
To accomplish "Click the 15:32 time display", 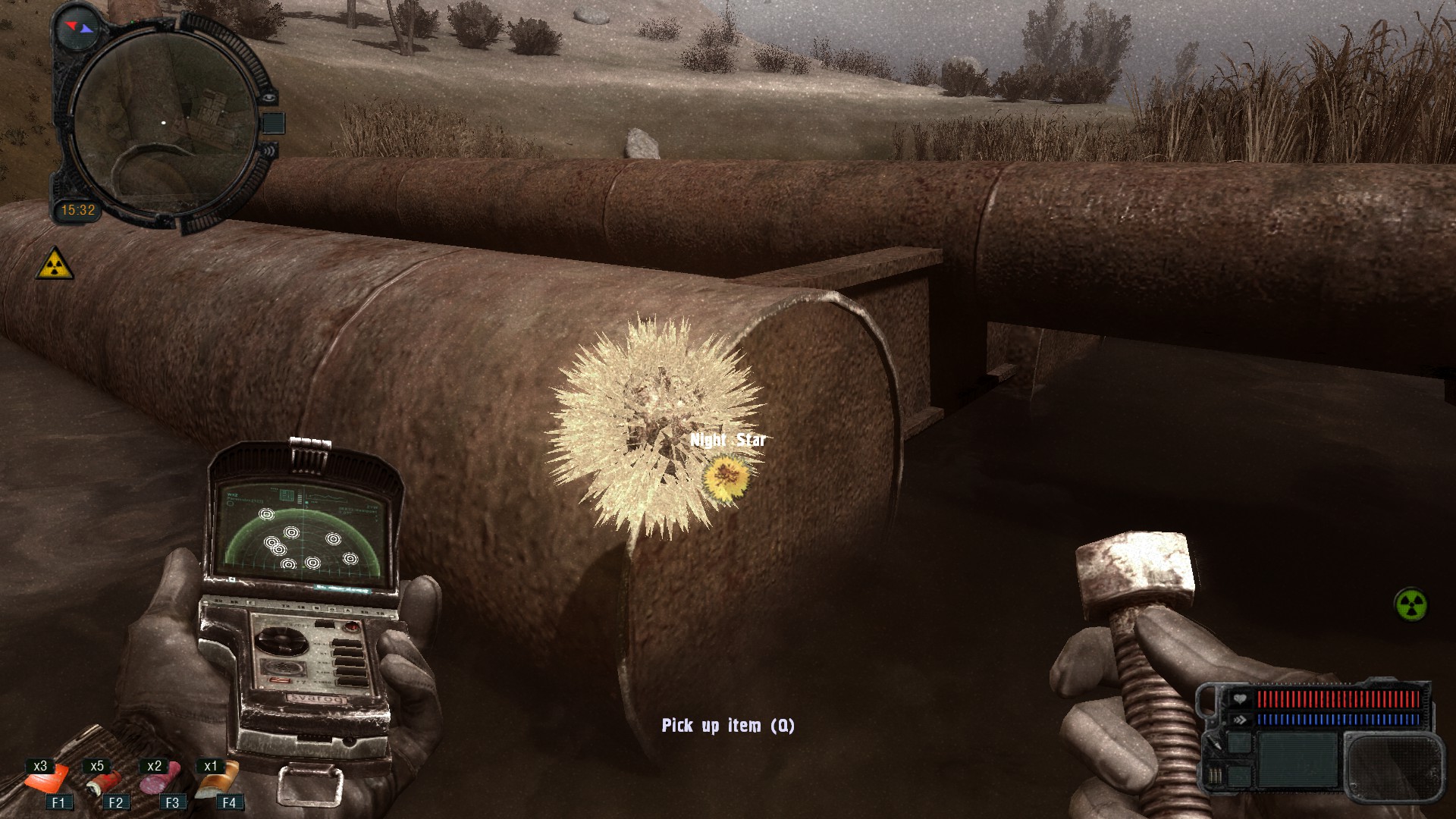I will click(79, 209).
